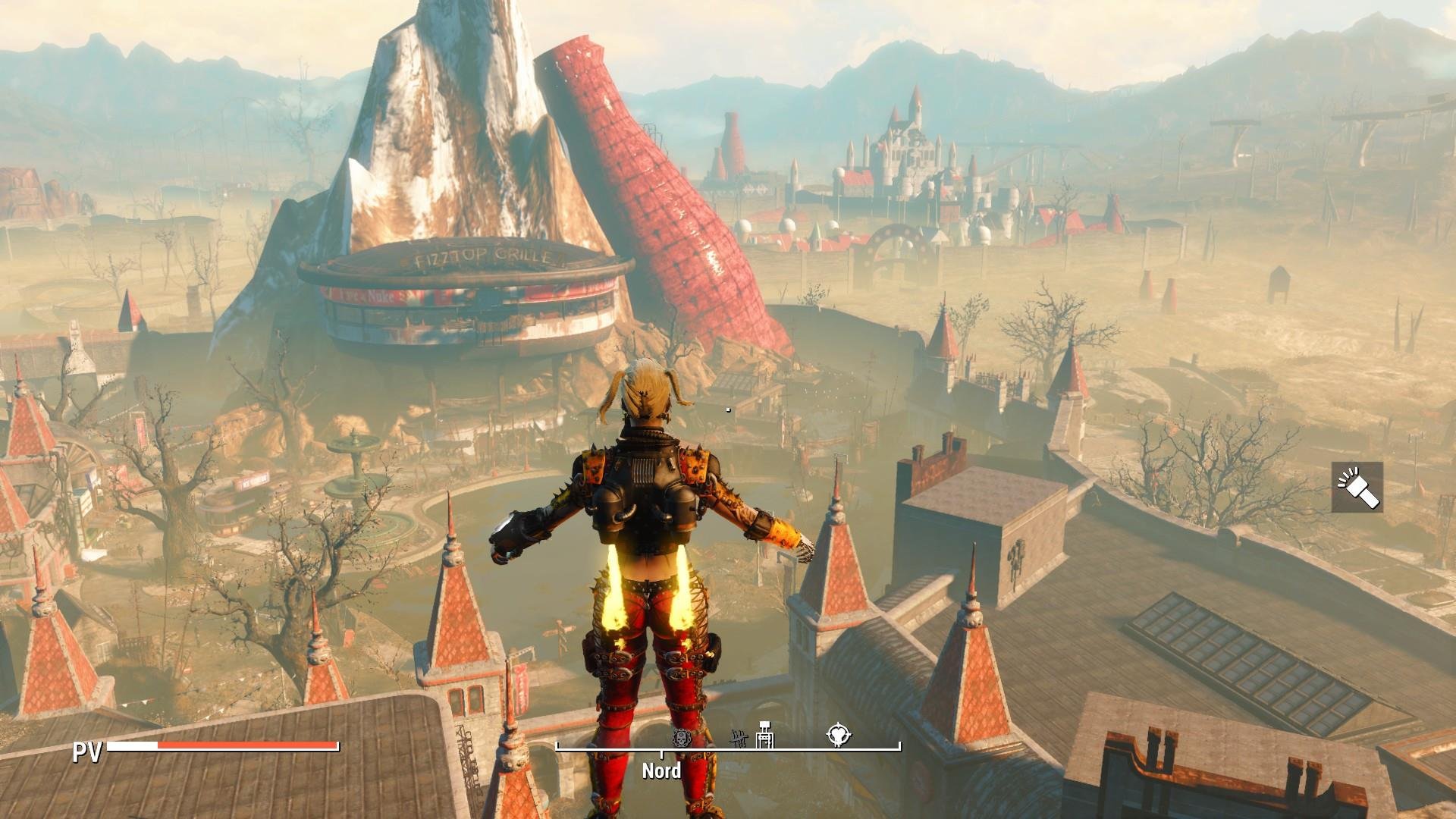Click the heart crosshair compass marker

click(x=839, y=736)
